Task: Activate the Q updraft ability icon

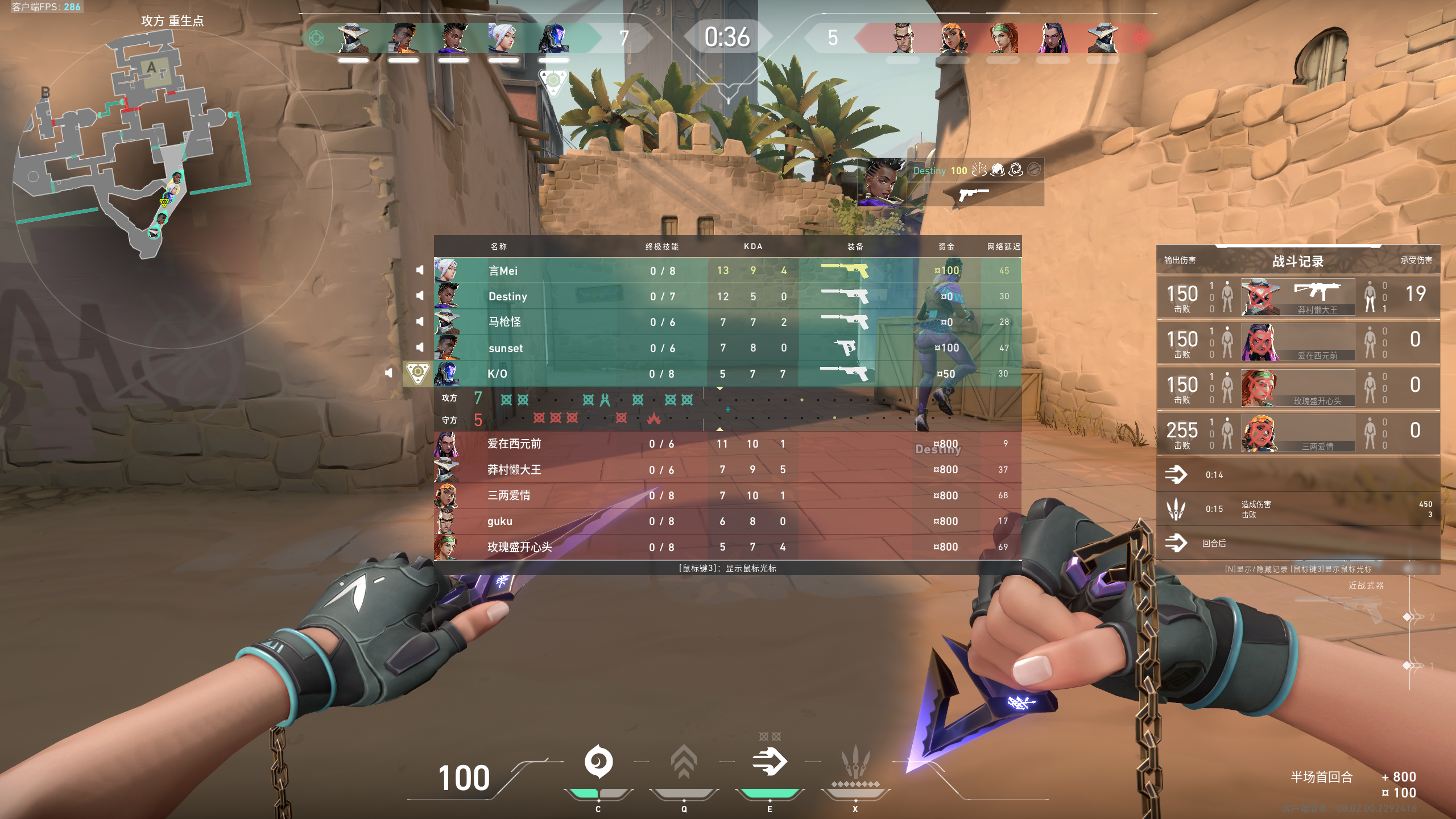Action: click(x=684, y=762)
